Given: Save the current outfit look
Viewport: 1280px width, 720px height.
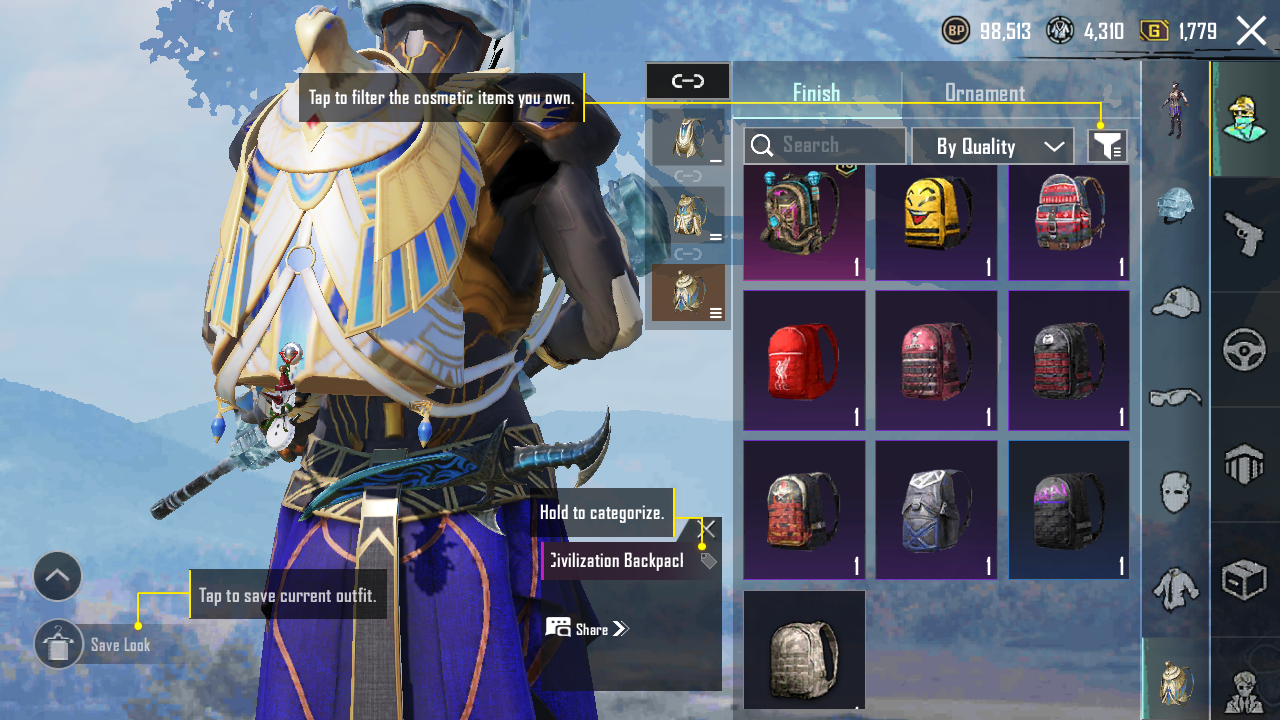Looking at the screenshot, I should pos(59,645).
